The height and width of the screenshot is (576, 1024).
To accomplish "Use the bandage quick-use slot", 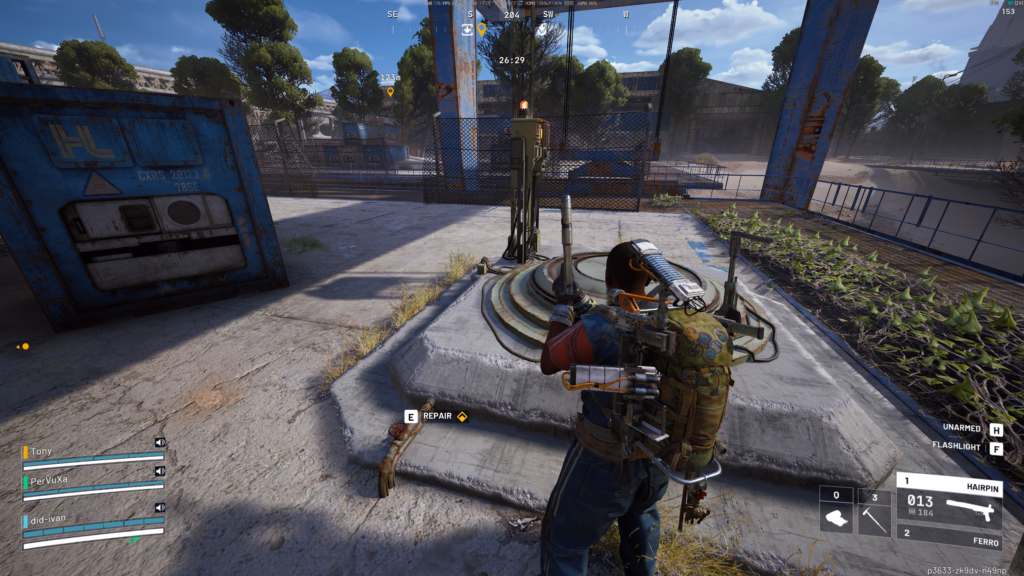I will coord(836,512).
